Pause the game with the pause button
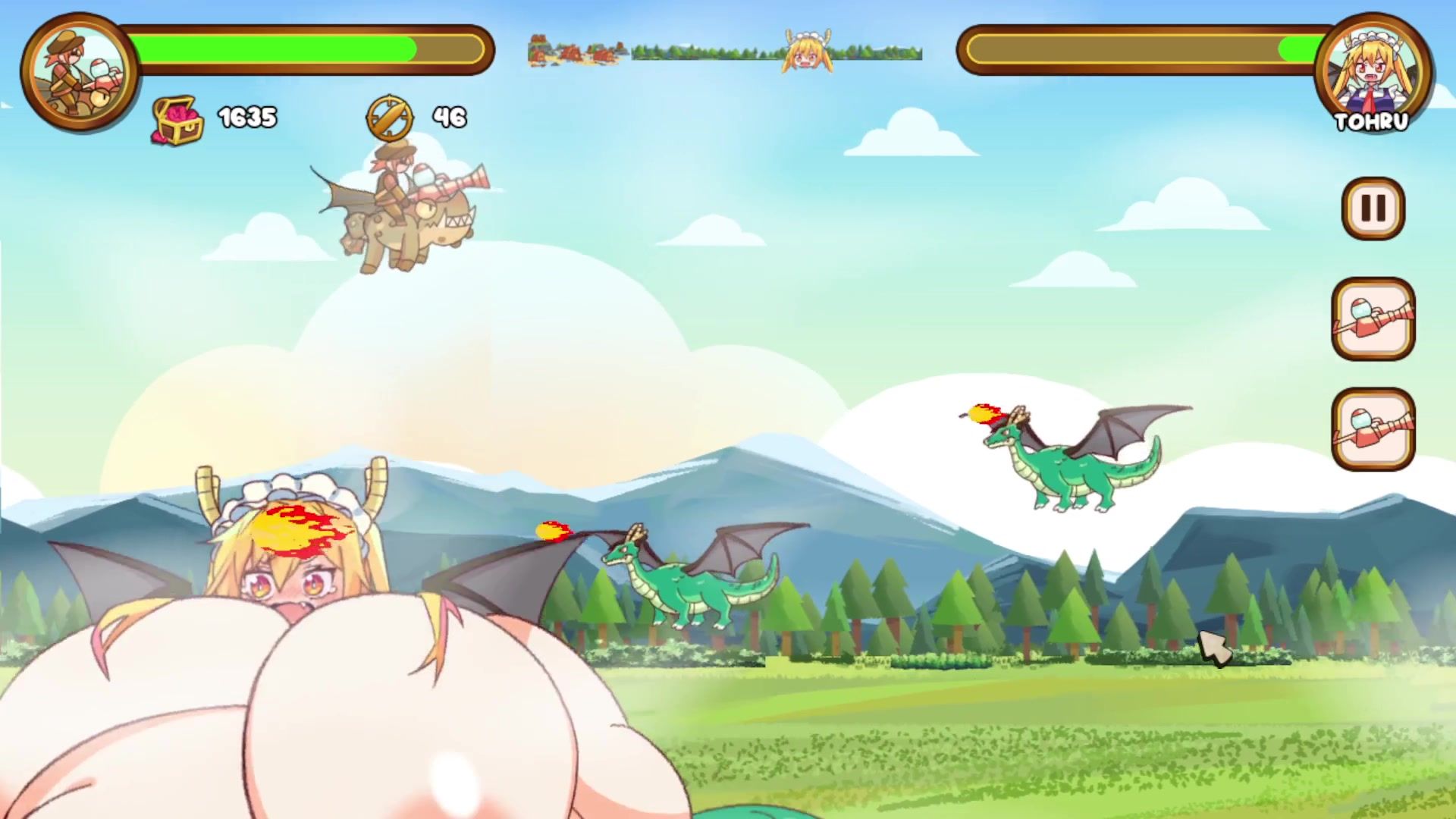This screenshot has width=1456, height=819. pyautogui.click(x=1373, y=209)
